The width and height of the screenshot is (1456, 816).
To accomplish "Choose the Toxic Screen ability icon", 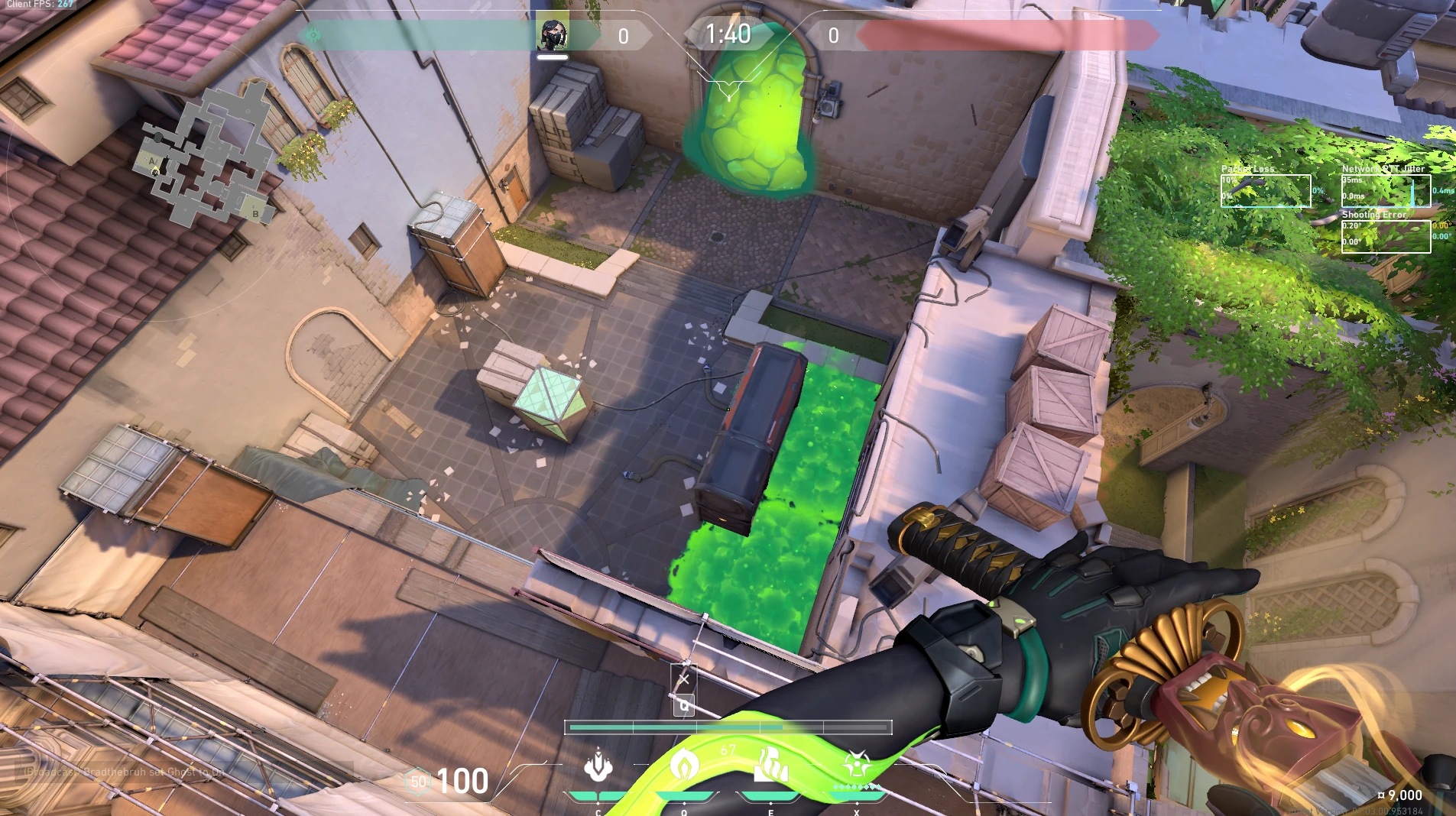I will coord(770,765).
